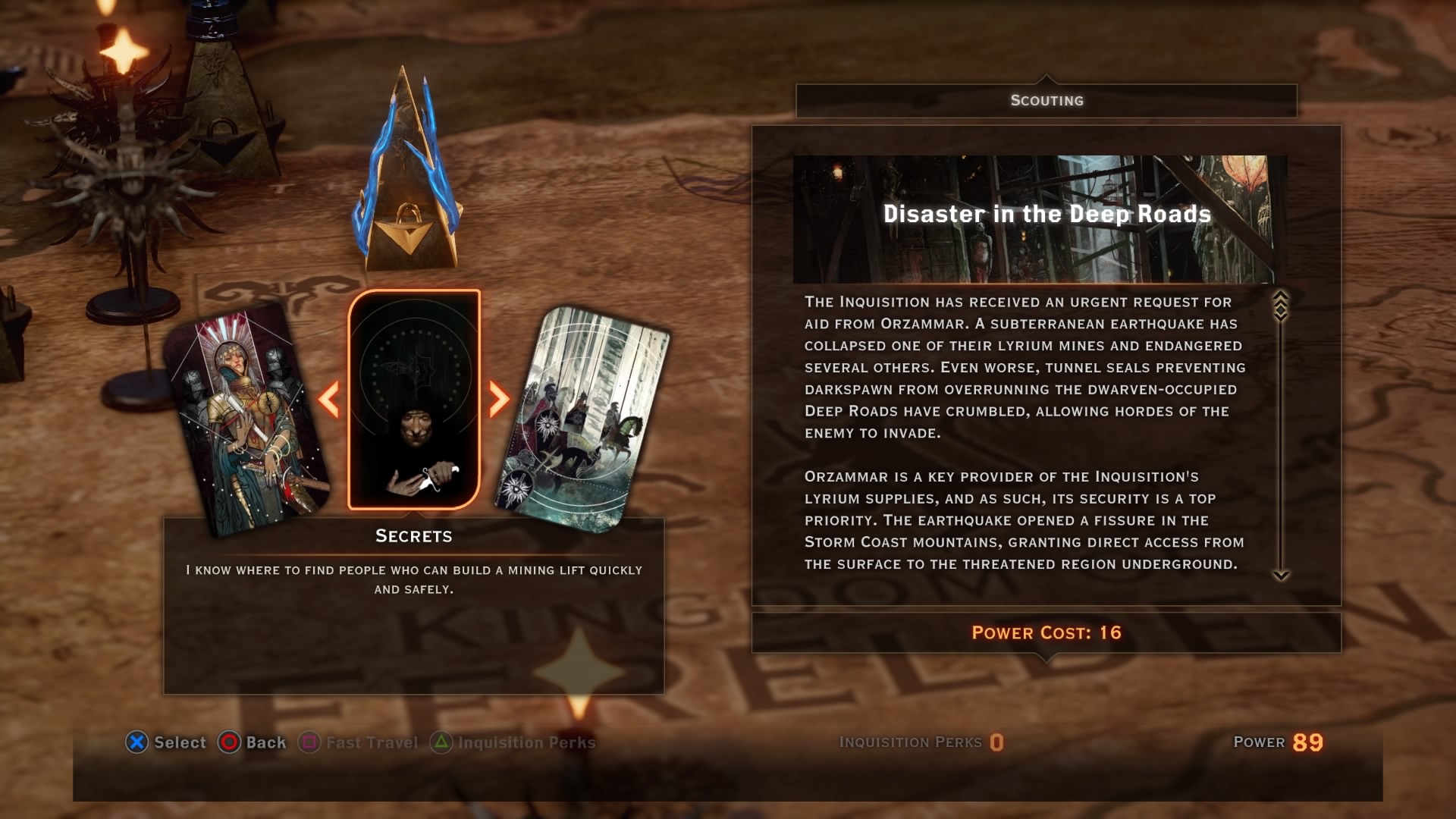Open Inquisition Perks from the bottom bar
Screen dimensions: 1456x819
point(513,742)
